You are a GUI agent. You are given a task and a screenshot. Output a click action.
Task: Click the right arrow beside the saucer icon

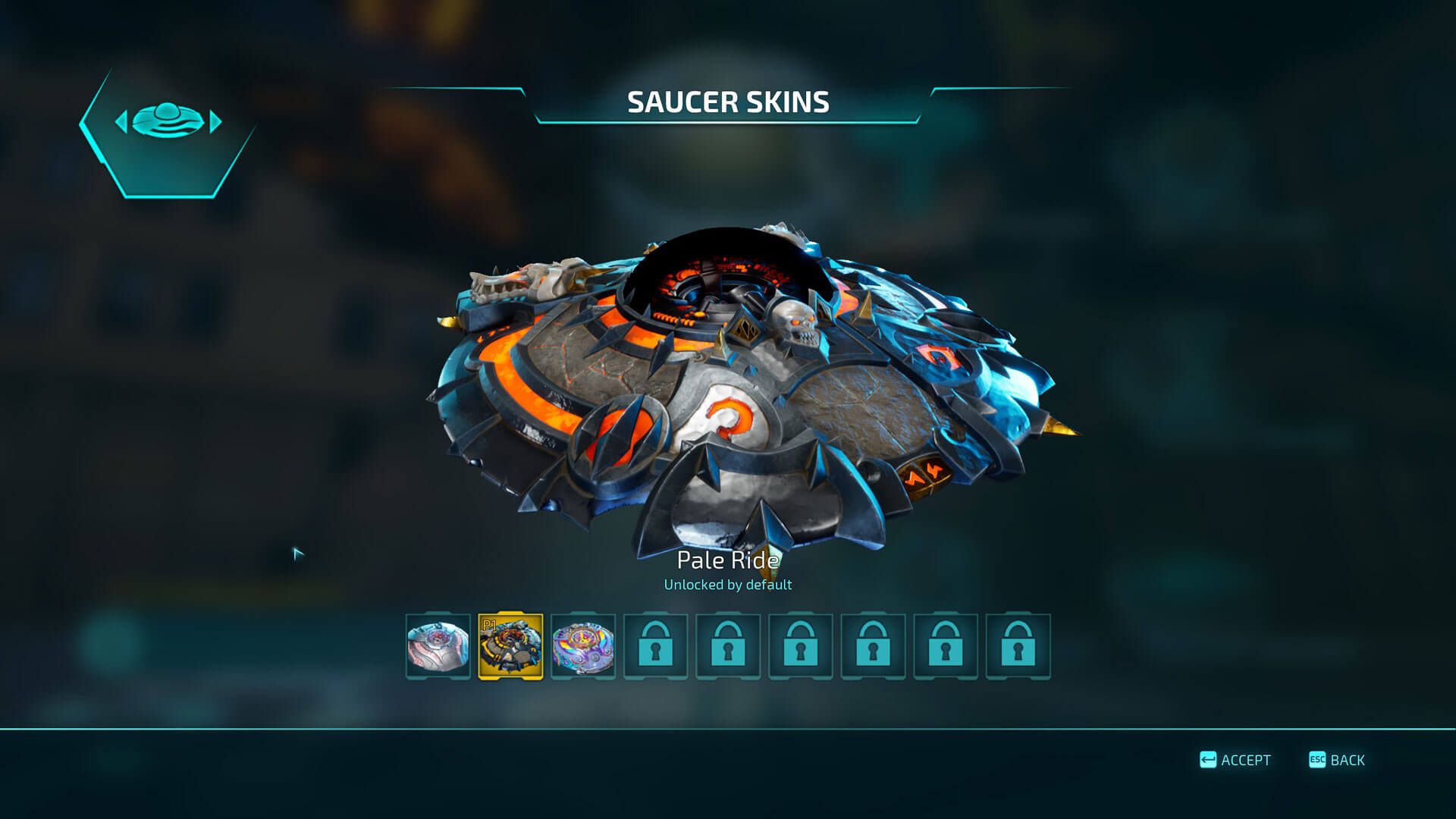coord(216,121)
